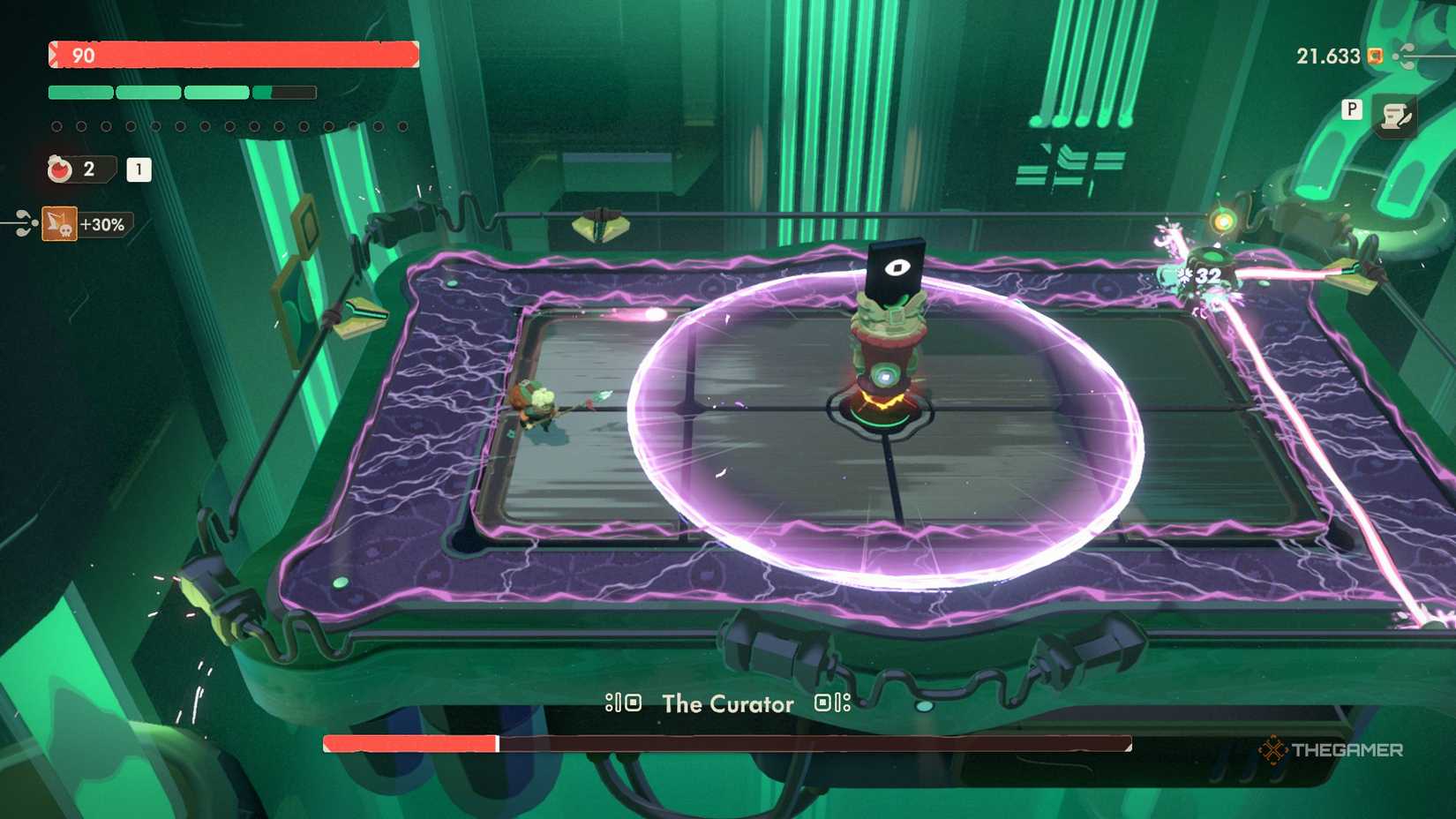Expand the buff panel from the +30% label
This screenshot has height=819, width=1456.
[102, 225]
